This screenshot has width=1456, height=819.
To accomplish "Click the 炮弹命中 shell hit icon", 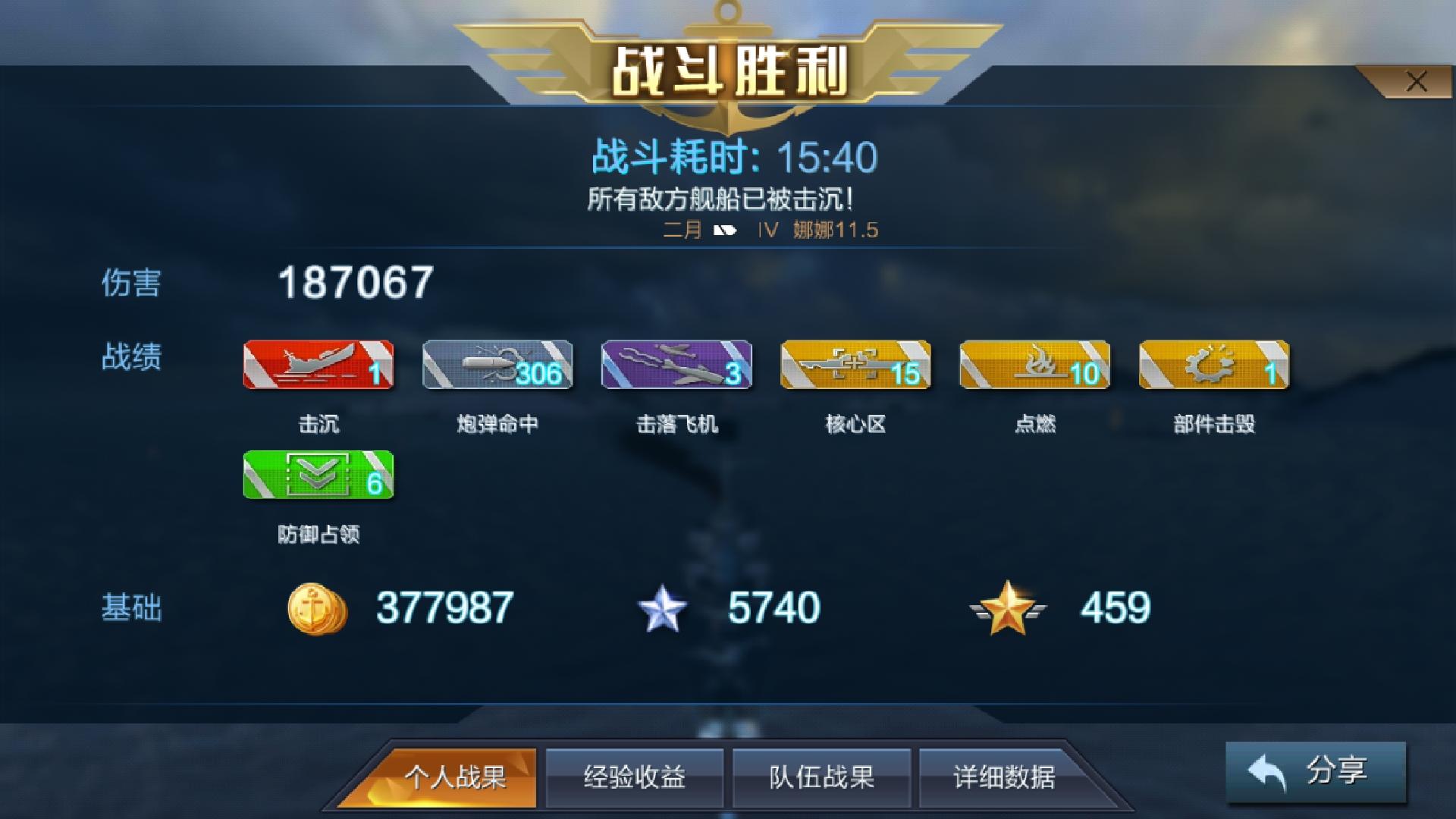I will click(x=497, y=365).
